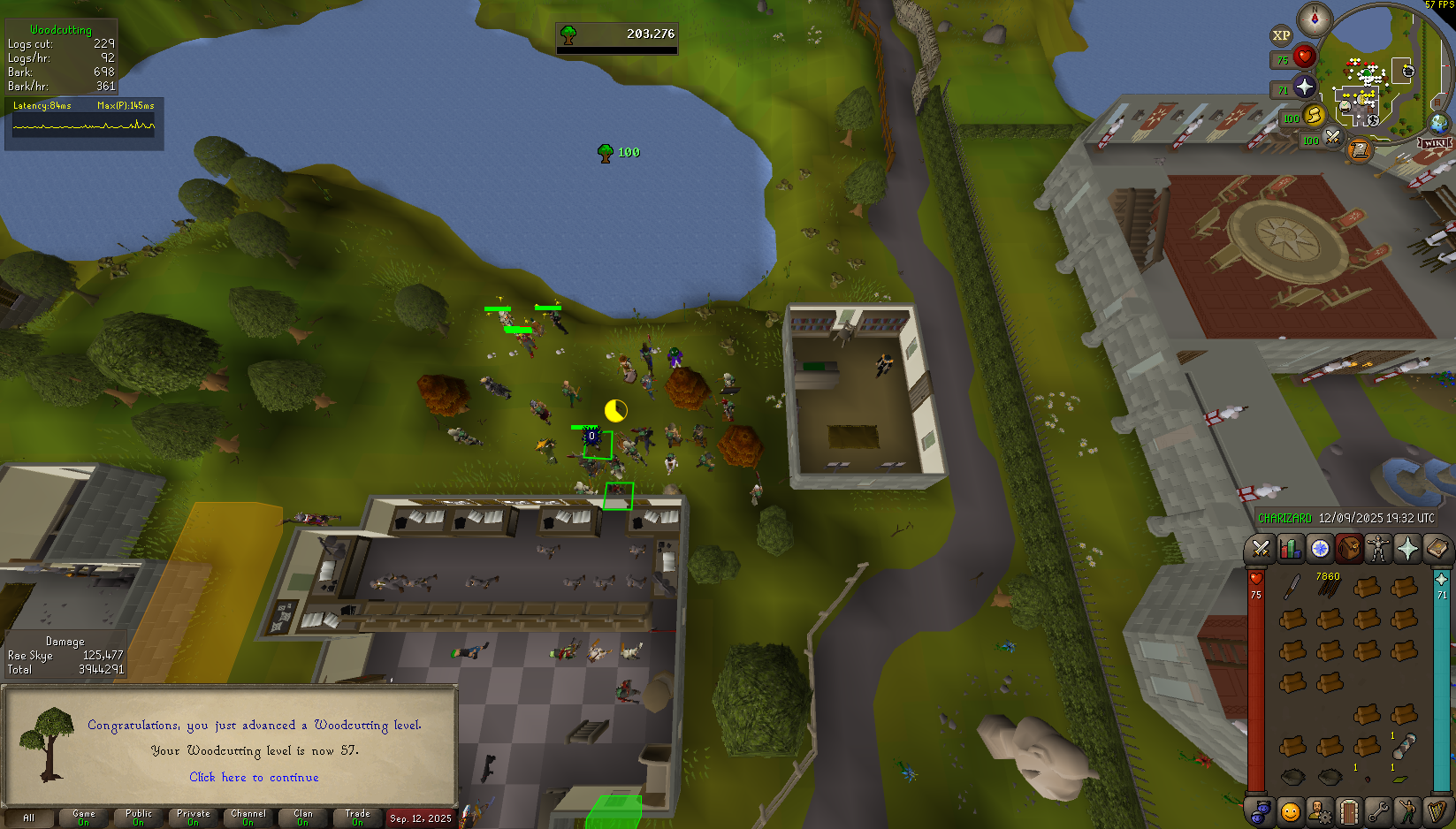Open the world map globe
The image size is (1456, 829).
(x=1438, y=123)
